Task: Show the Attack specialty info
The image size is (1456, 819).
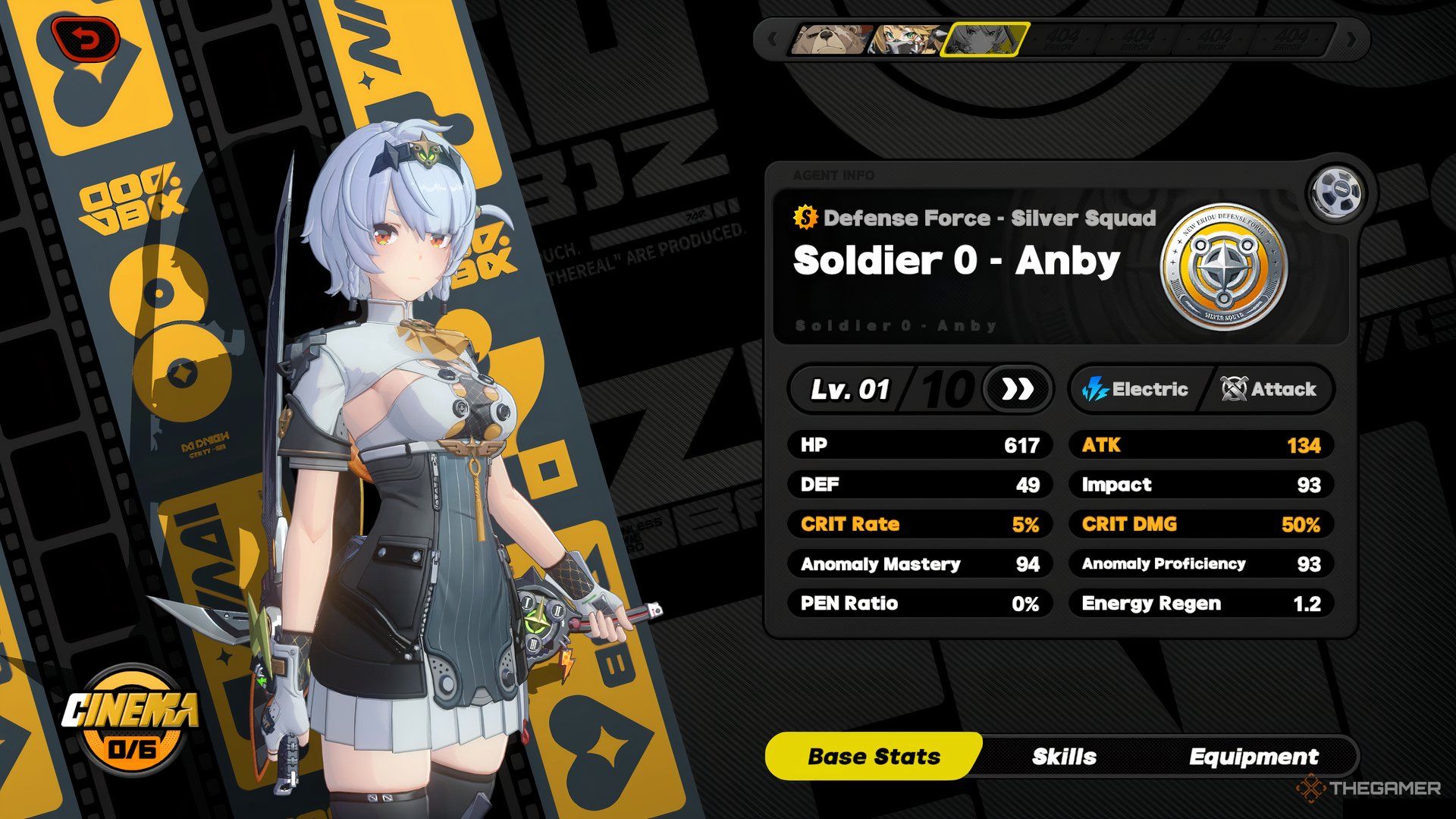Action: tap(1268, 389)
